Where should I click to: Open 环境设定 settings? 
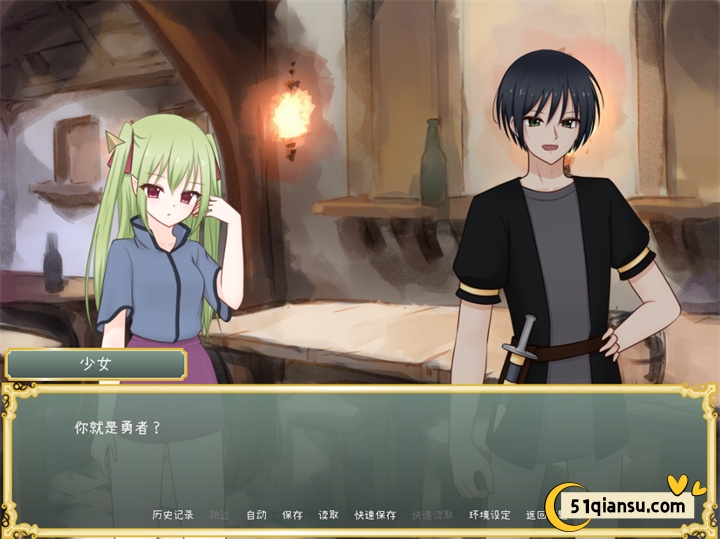490,515
